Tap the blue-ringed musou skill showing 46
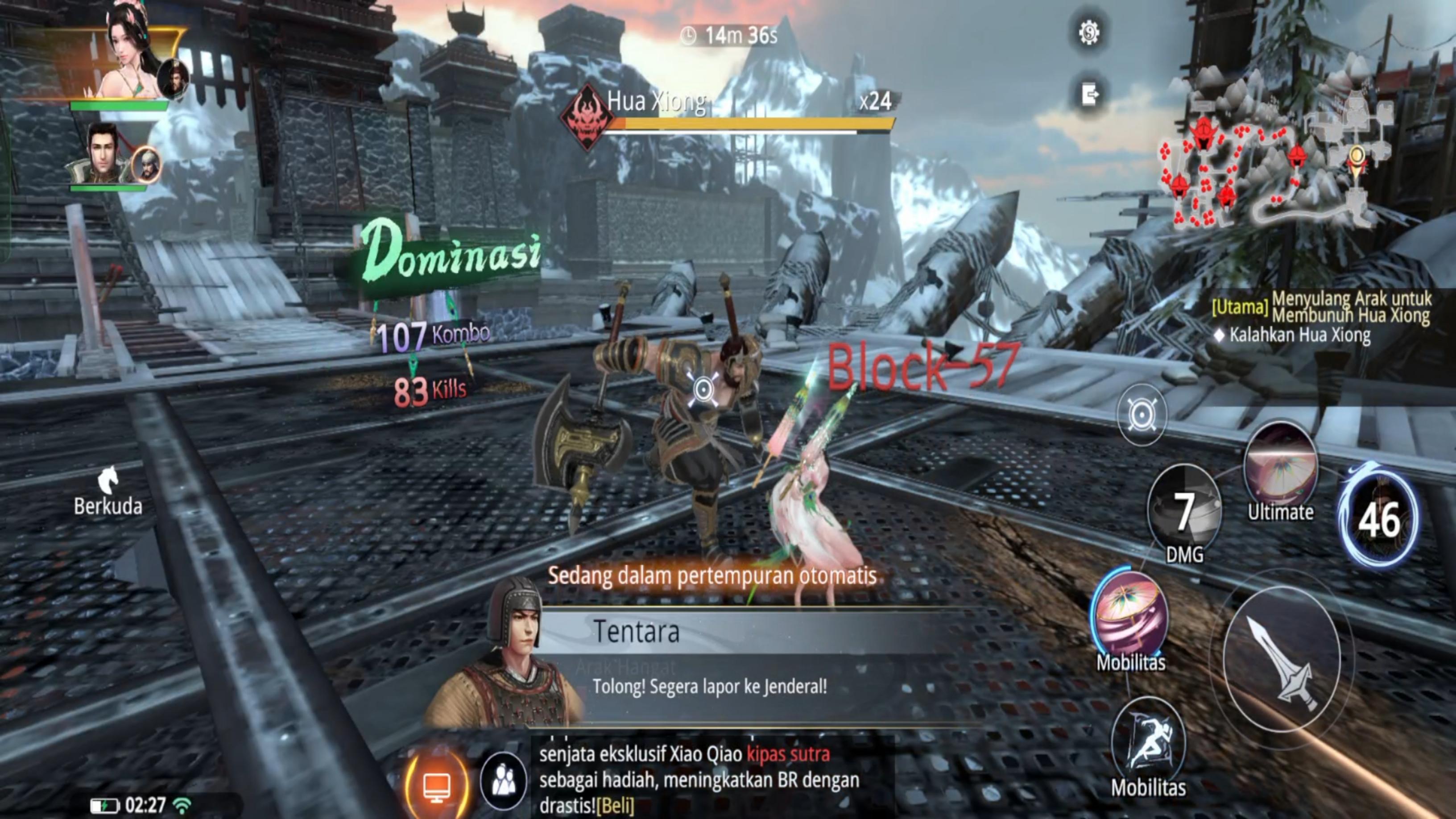 [x=1379, y=518]
